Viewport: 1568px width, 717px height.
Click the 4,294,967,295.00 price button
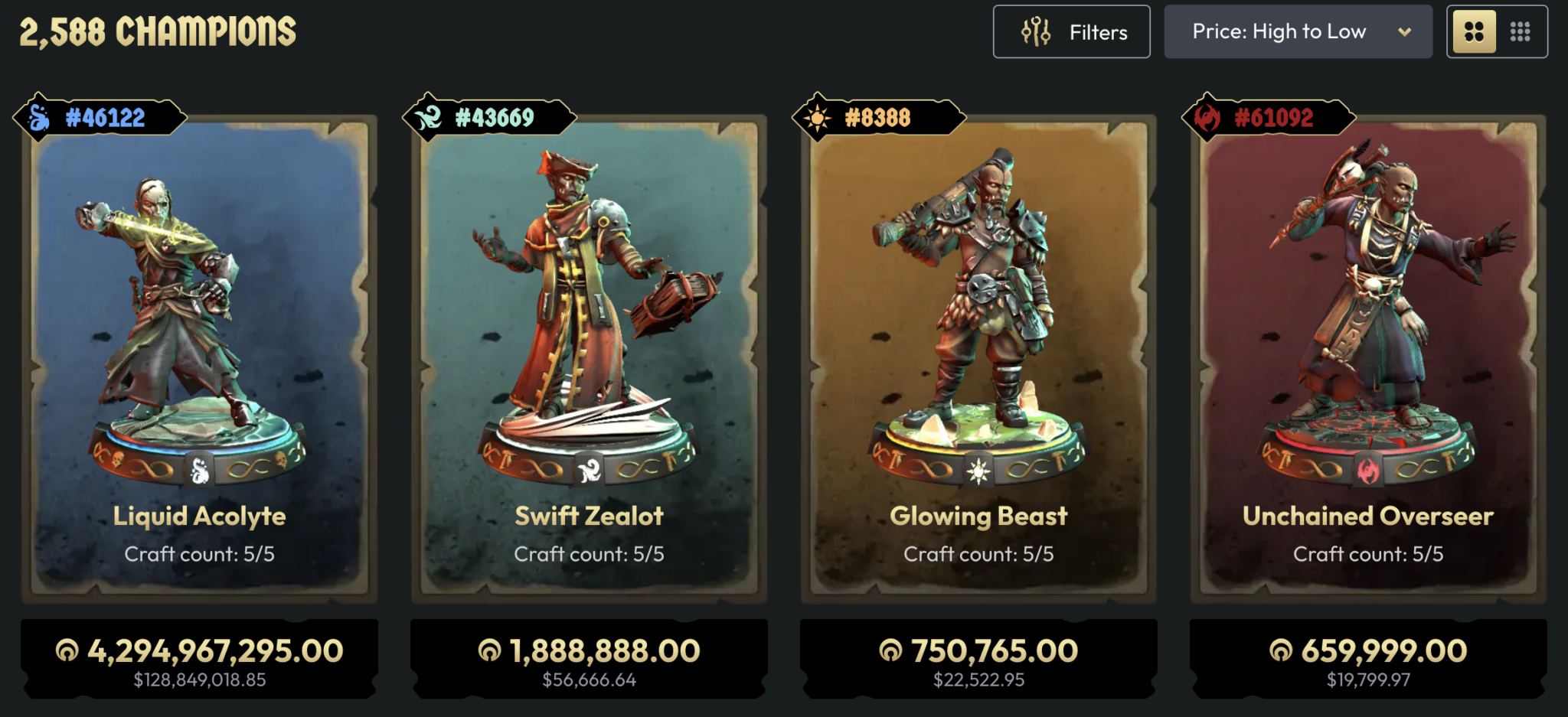(x=199, y=659)
